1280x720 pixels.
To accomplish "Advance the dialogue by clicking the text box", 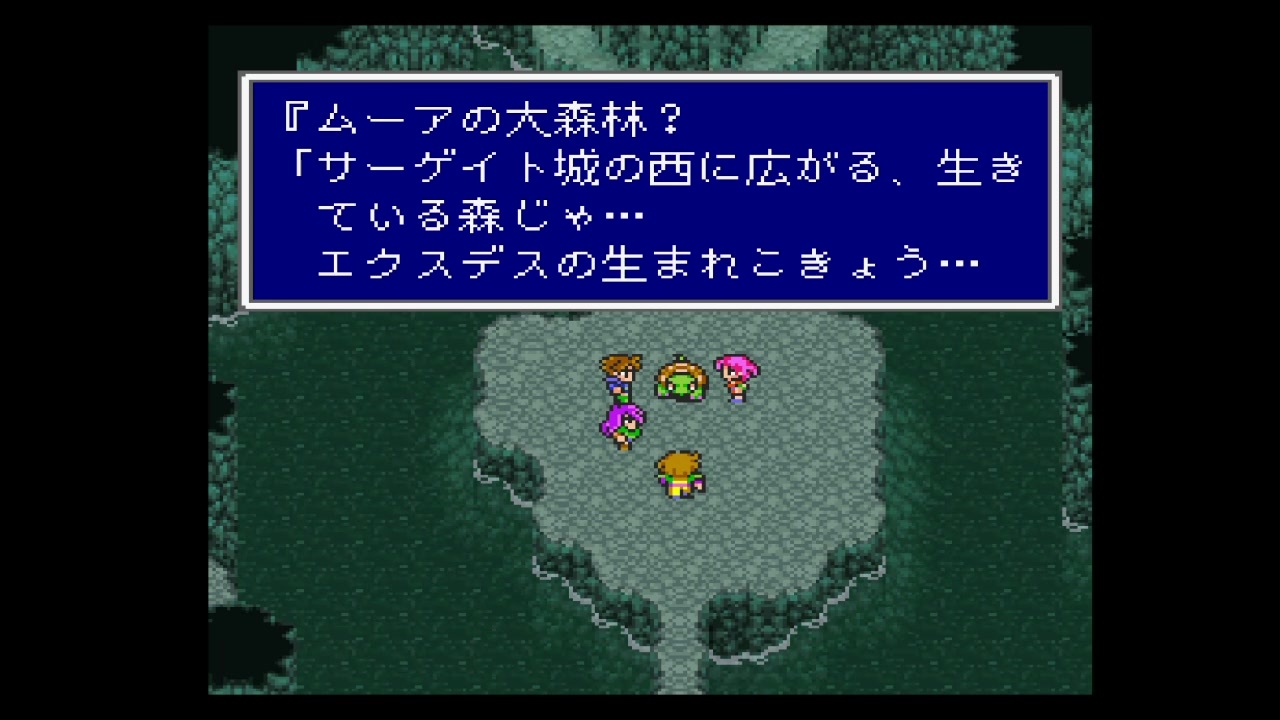I will (650, 190).
